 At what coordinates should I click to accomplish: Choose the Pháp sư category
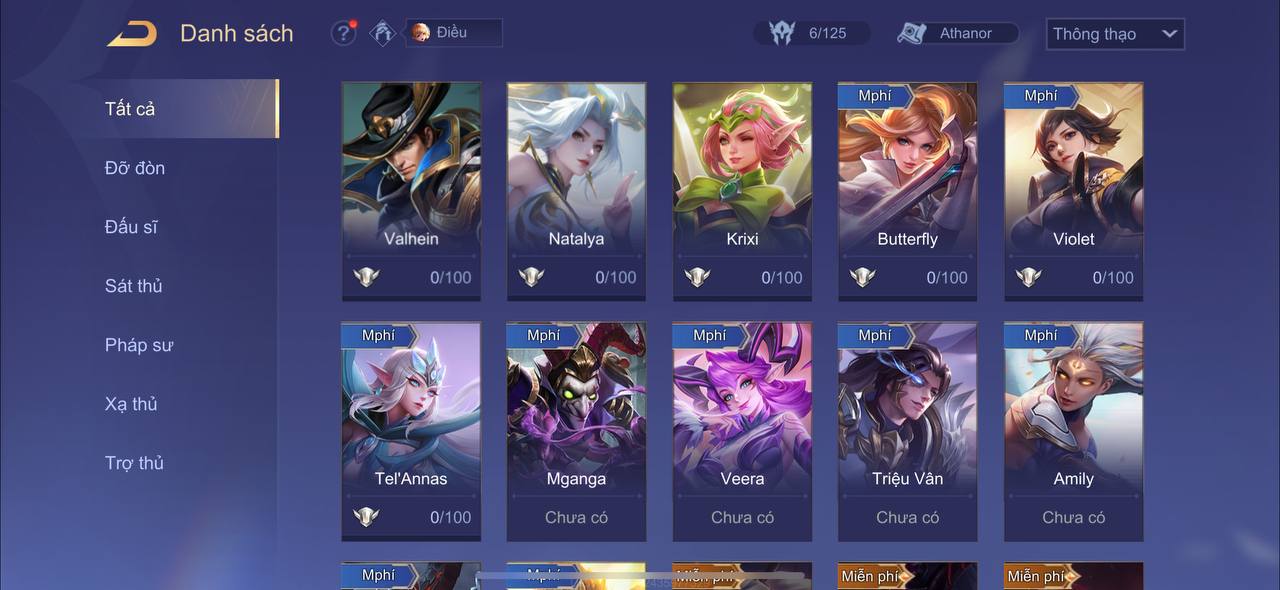[139, 345]
